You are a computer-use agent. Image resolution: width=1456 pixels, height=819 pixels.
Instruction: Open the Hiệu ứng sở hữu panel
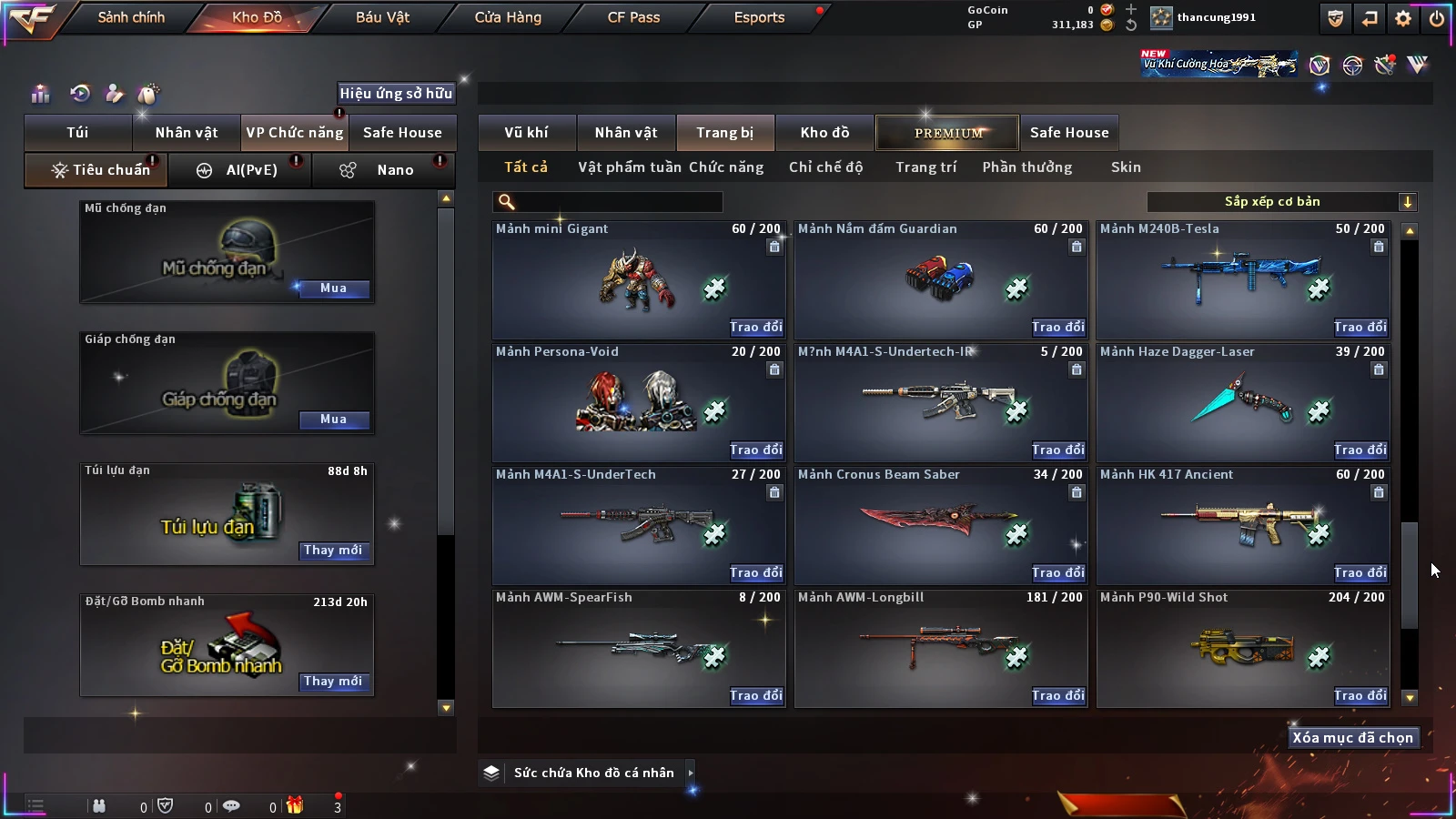pyautogui.click(x=396, y=93)
